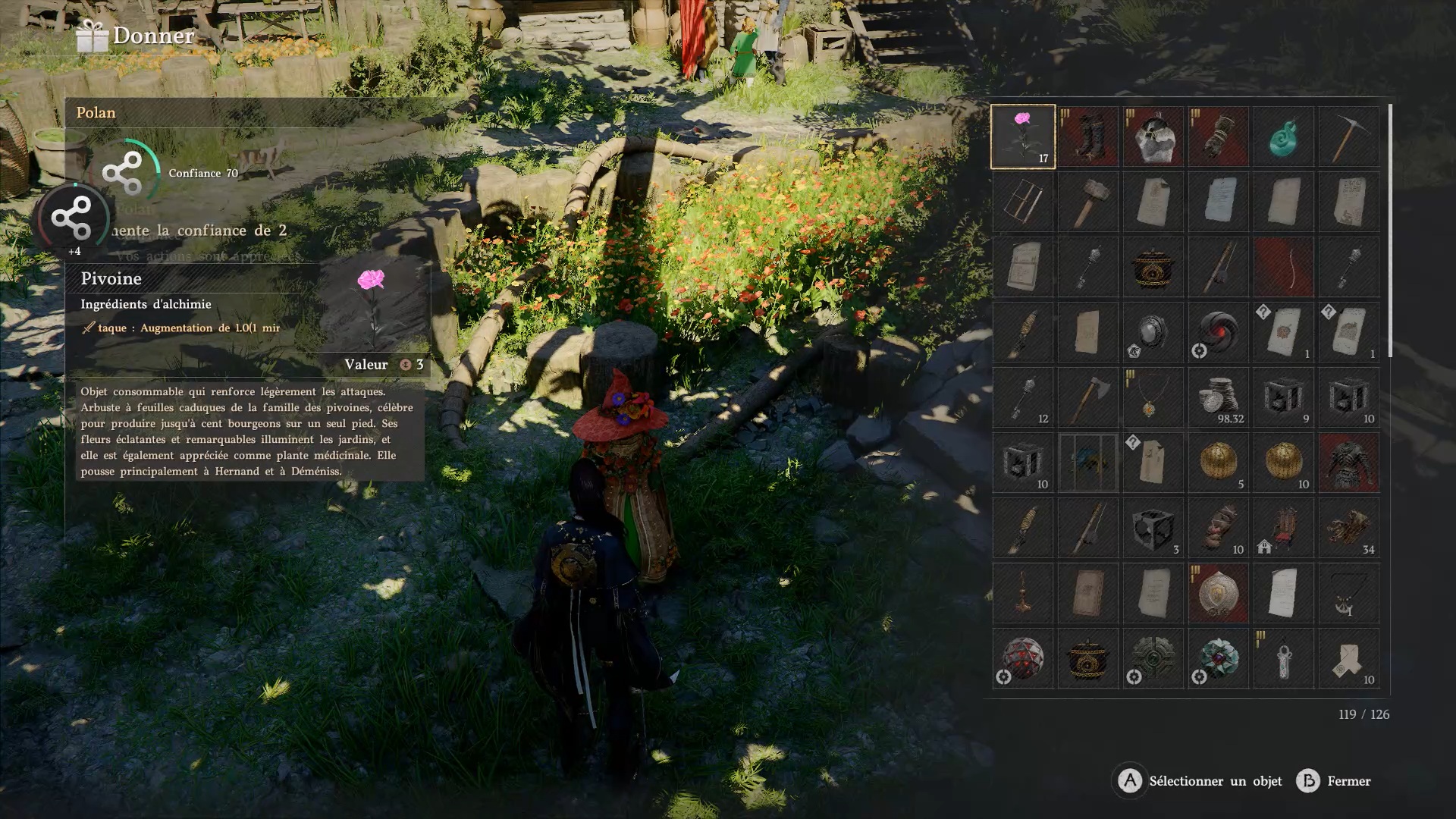Choose the leather boots slot
Screen dimensions: 1456x819
click(x=1087, y=136)
